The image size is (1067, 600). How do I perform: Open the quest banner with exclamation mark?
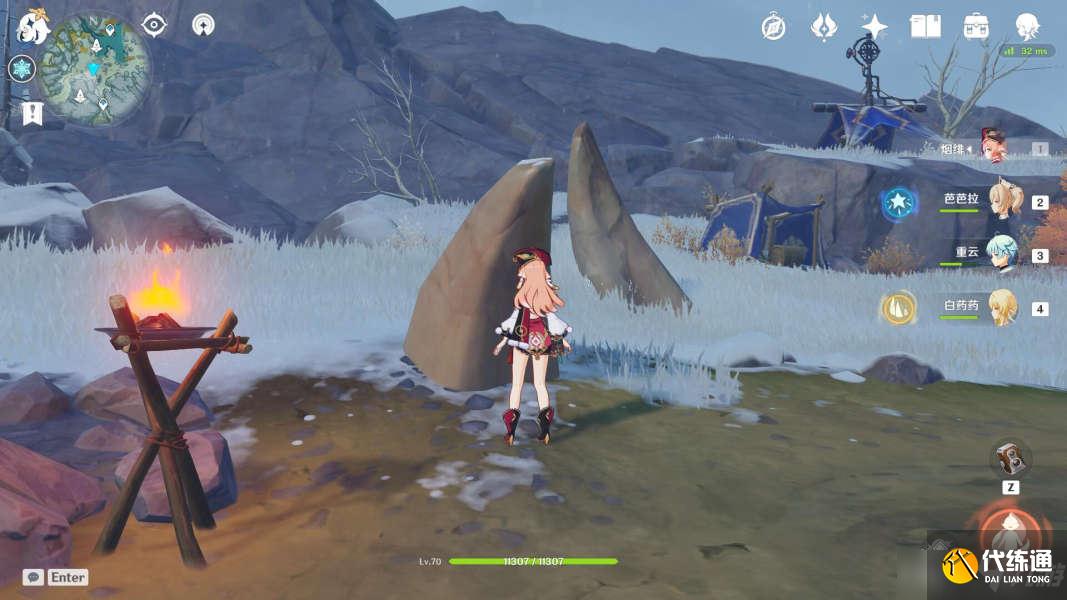[32, 113]
